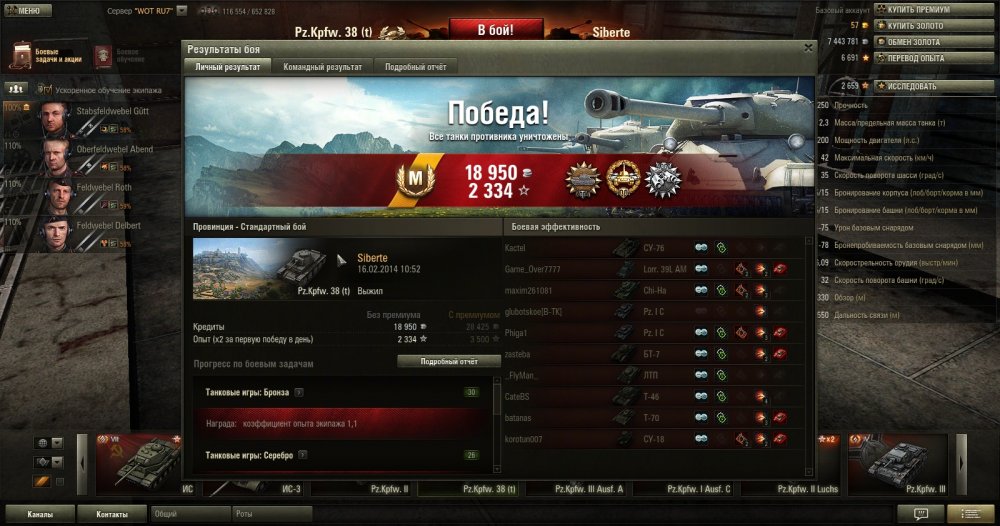Viewport: 1000px width, 526px height.
Task: Click the Подробный отчёт button under credits
Action: (448, 361)
